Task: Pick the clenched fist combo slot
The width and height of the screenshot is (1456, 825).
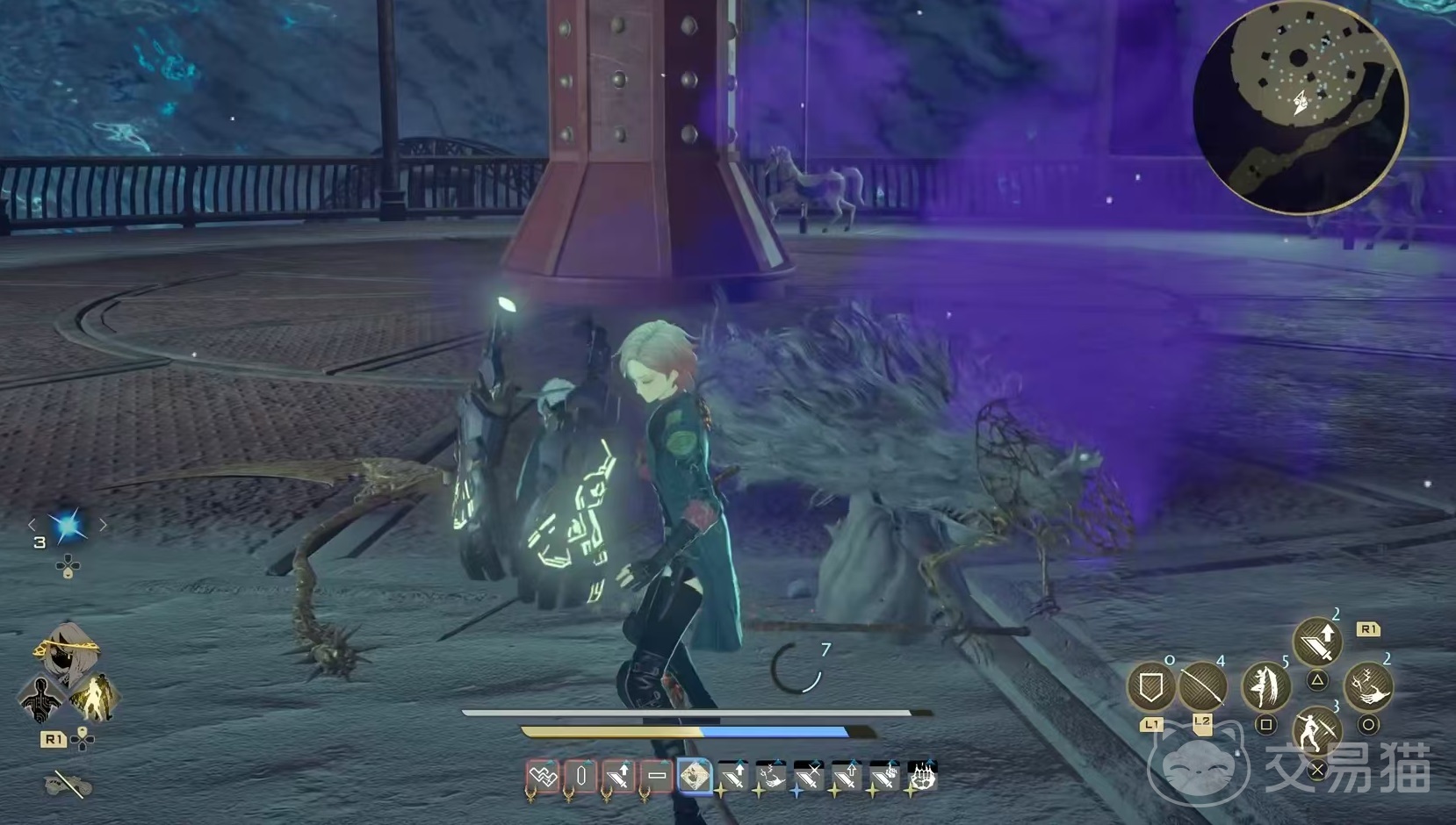Action: coord(922,777)
